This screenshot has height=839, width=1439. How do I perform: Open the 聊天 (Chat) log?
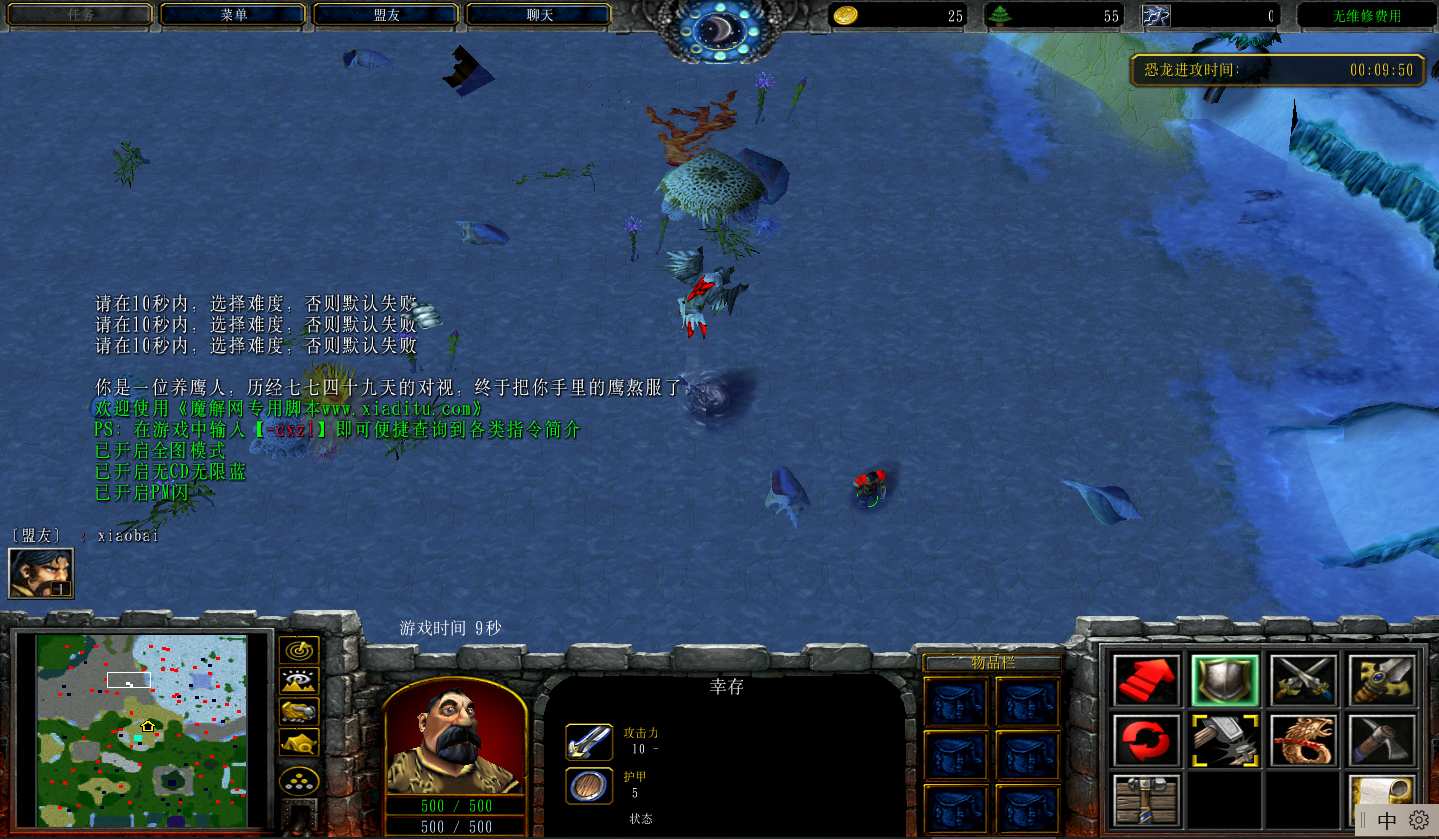point(539,15)
